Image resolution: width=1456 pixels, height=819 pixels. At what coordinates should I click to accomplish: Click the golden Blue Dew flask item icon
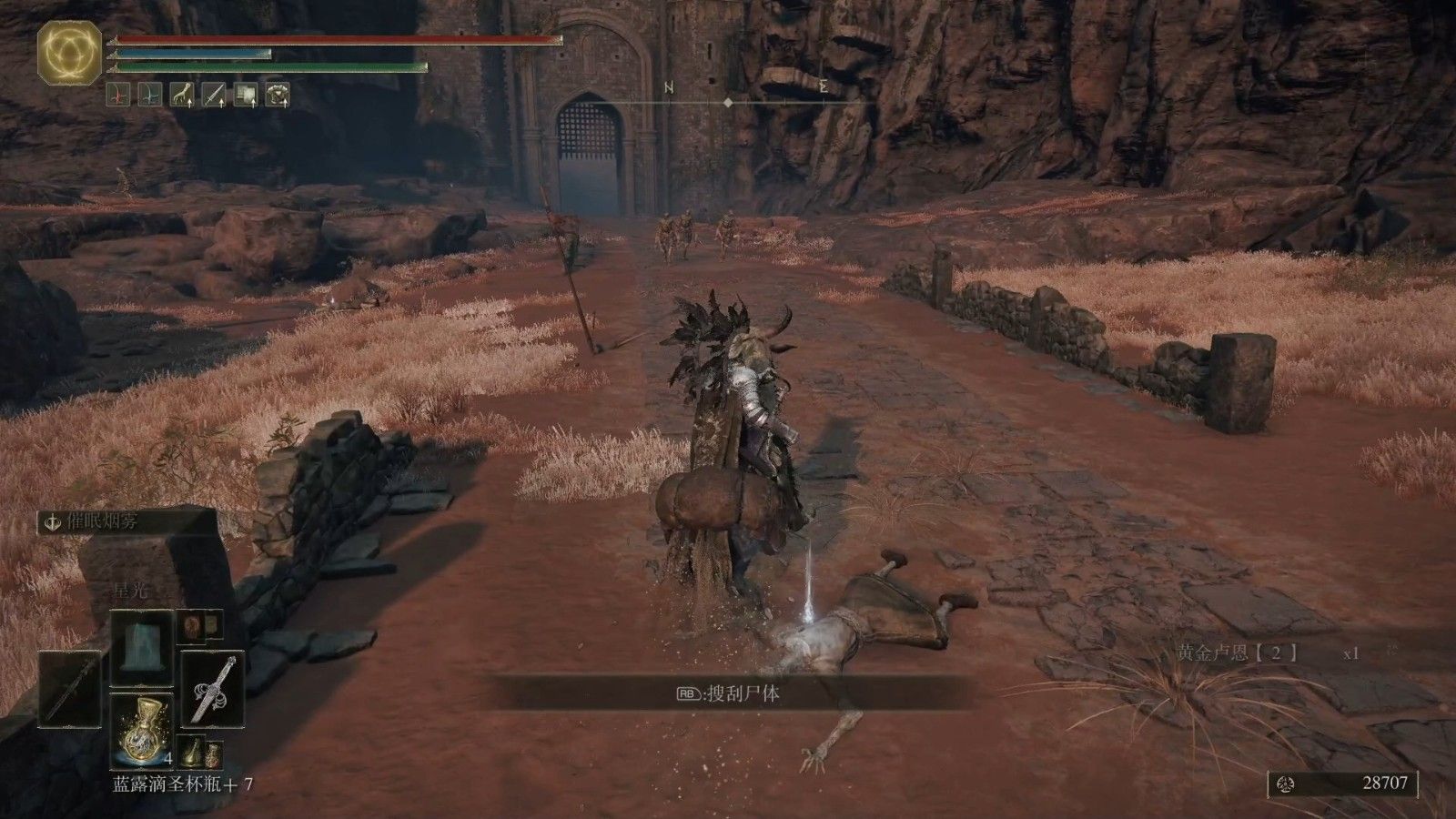144,733
